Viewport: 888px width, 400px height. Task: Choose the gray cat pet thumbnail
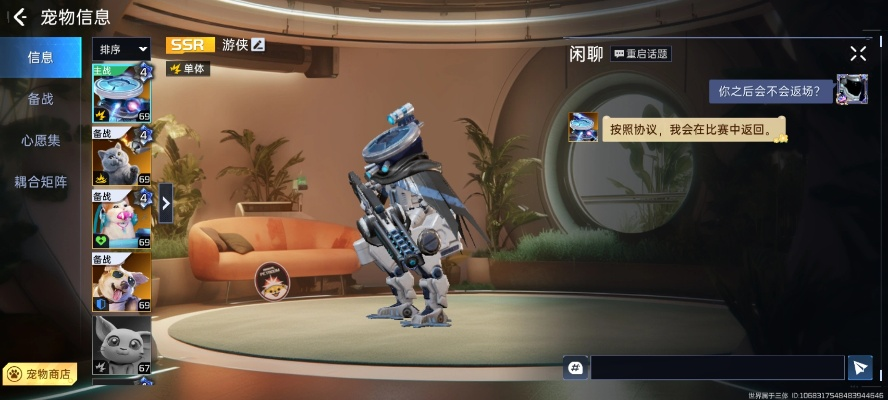coord(121,156)
